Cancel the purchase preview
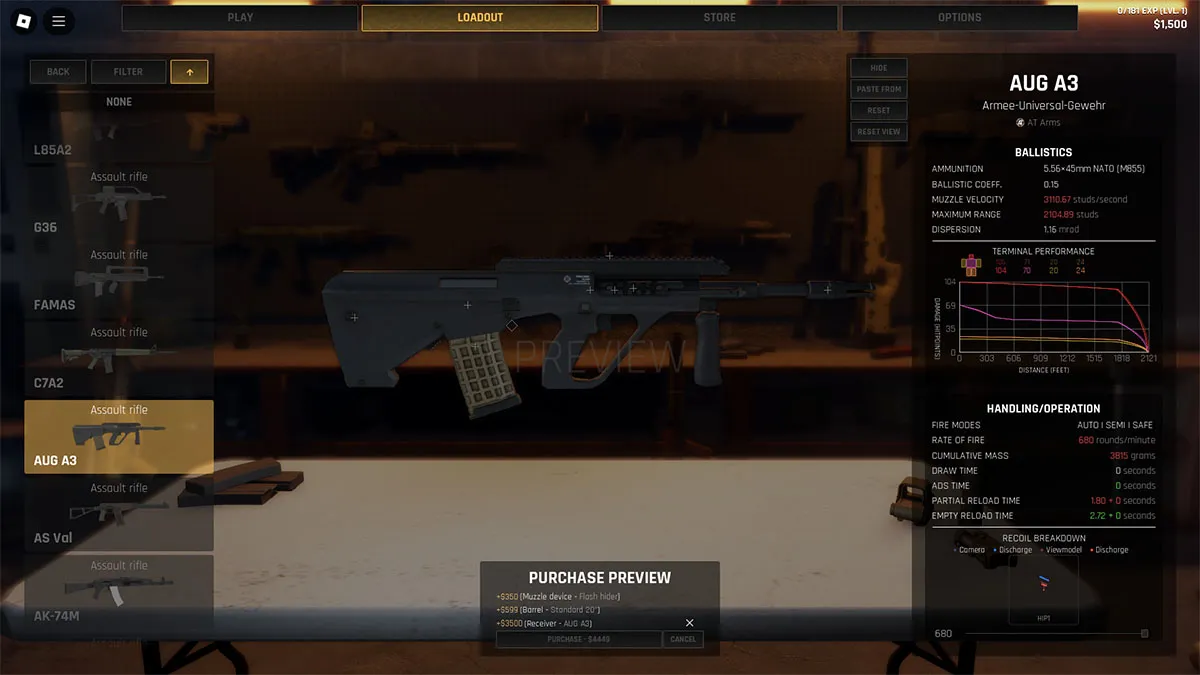 683,639
